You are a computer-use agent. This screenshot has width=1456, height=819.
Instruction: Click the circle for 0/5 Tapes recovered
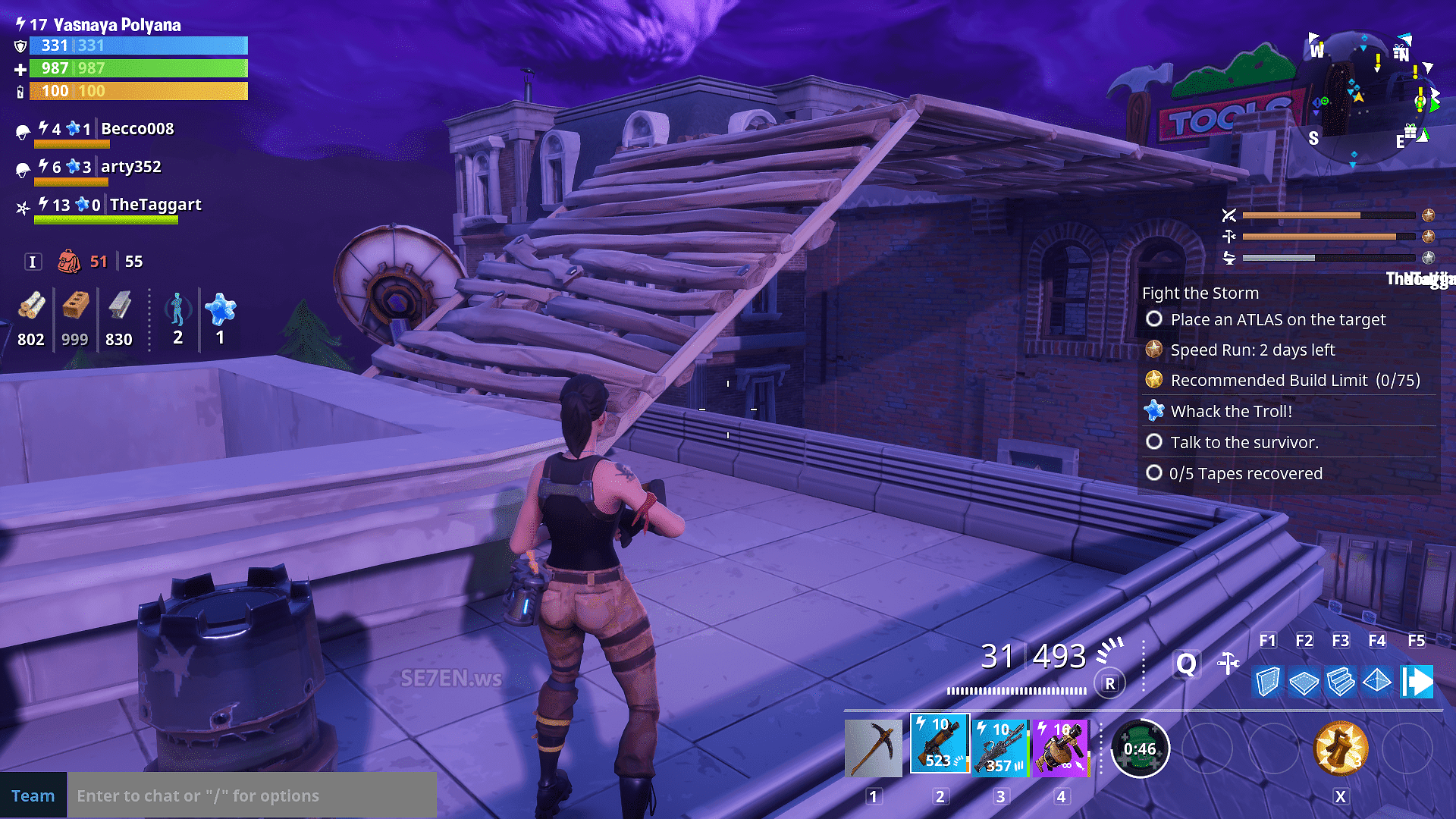tap(1154, 472)
